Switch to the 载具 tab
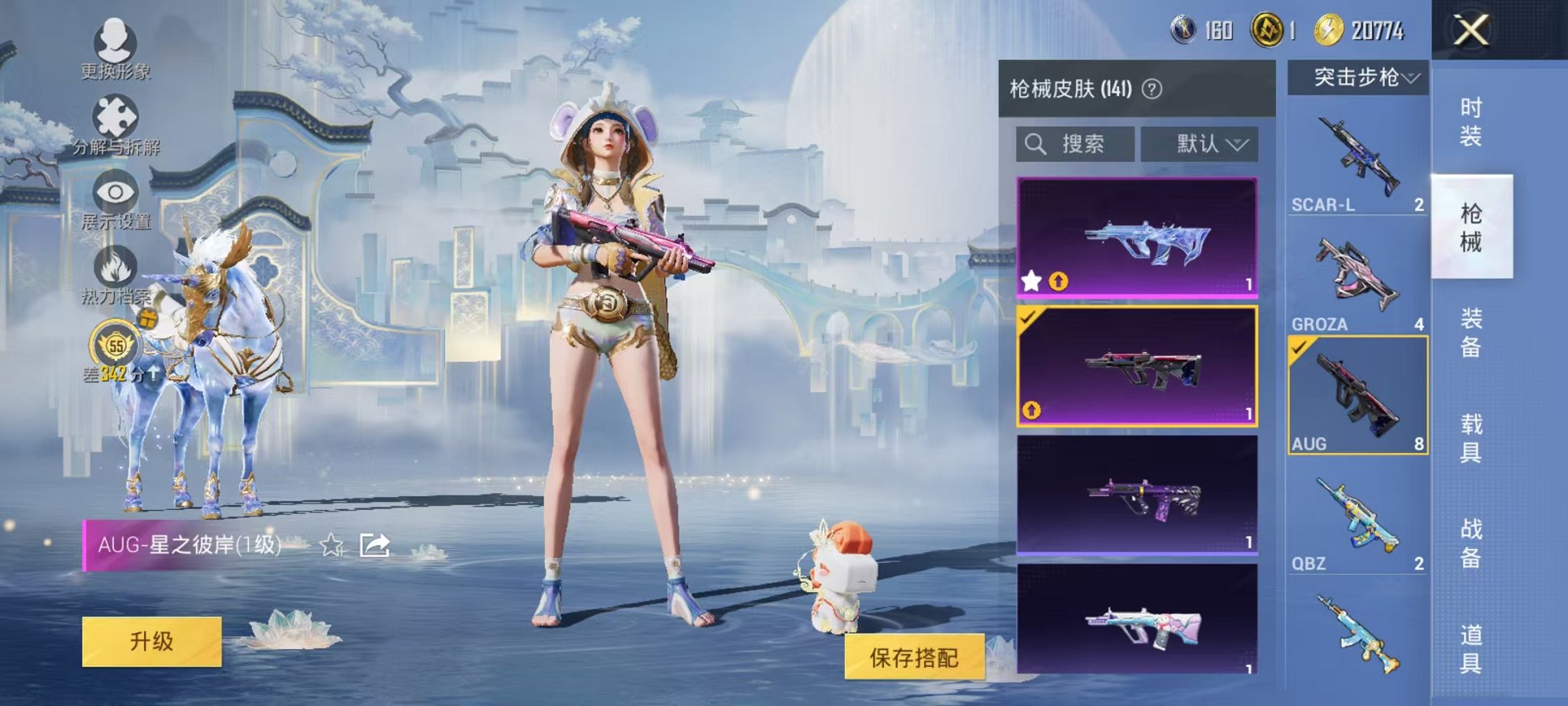Viewport: 1568px width, 706px height. coord(1470,438)
